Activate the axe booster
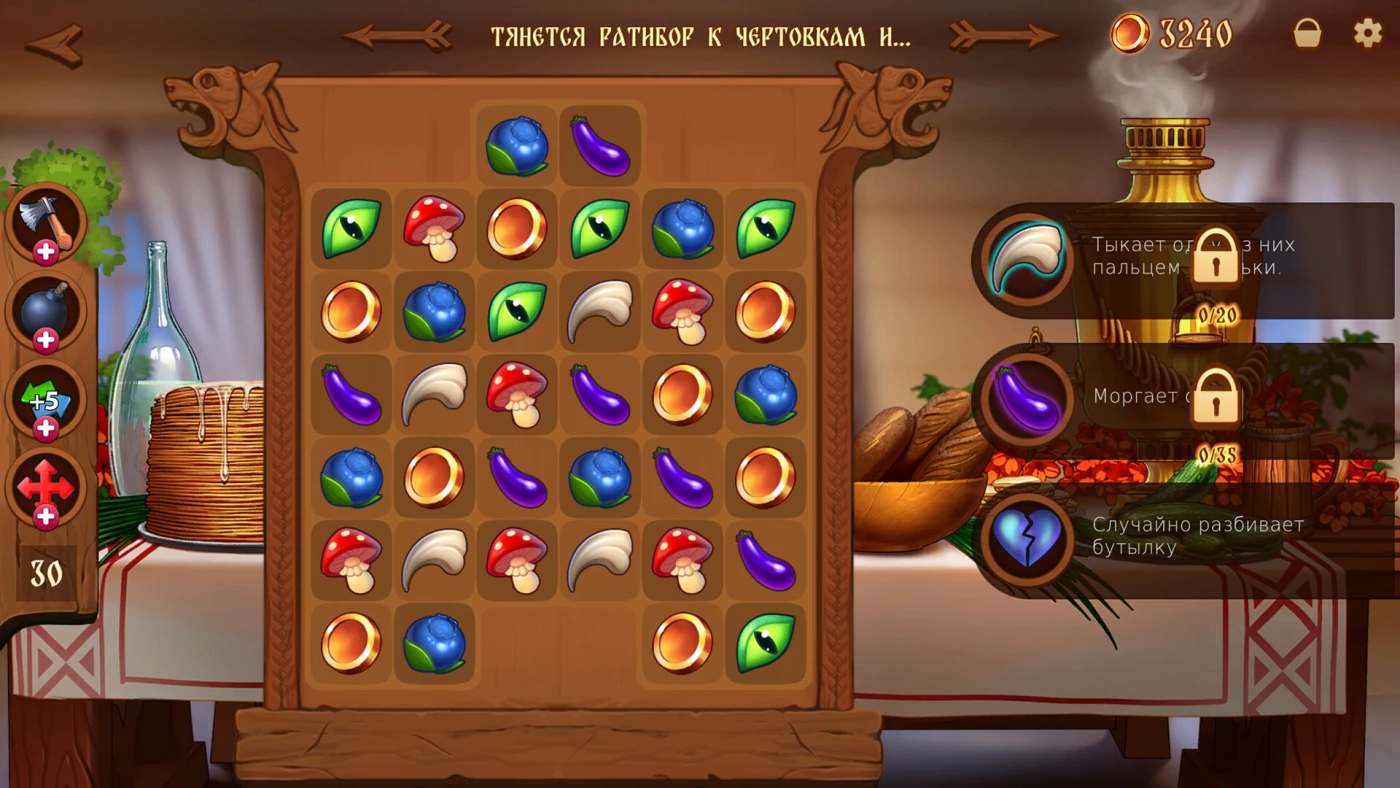The height and width of the screenshot is (788, 1400). (x=46, y=223)
